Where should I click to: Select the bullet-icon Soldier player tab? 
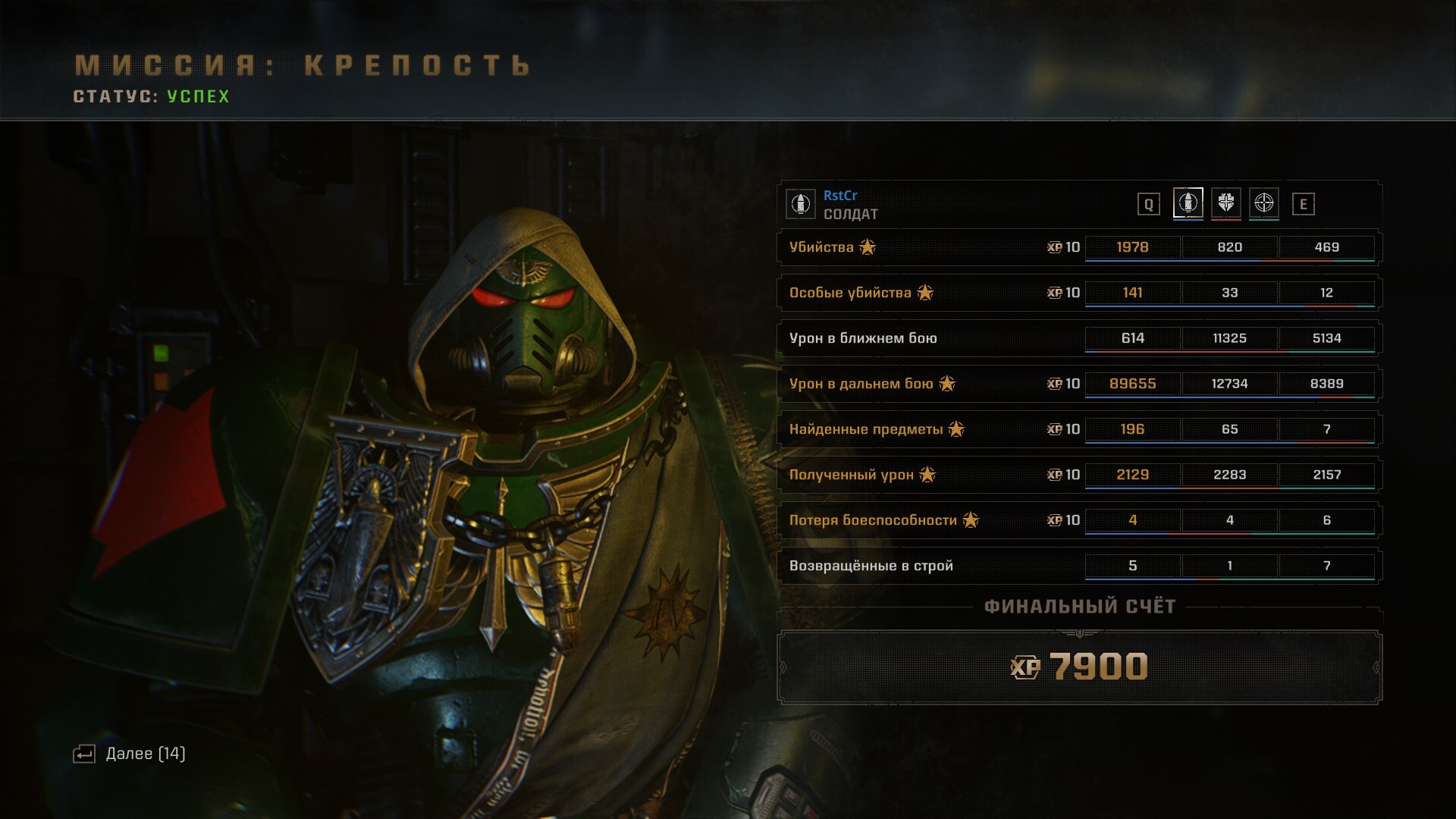click(1188, 203)
